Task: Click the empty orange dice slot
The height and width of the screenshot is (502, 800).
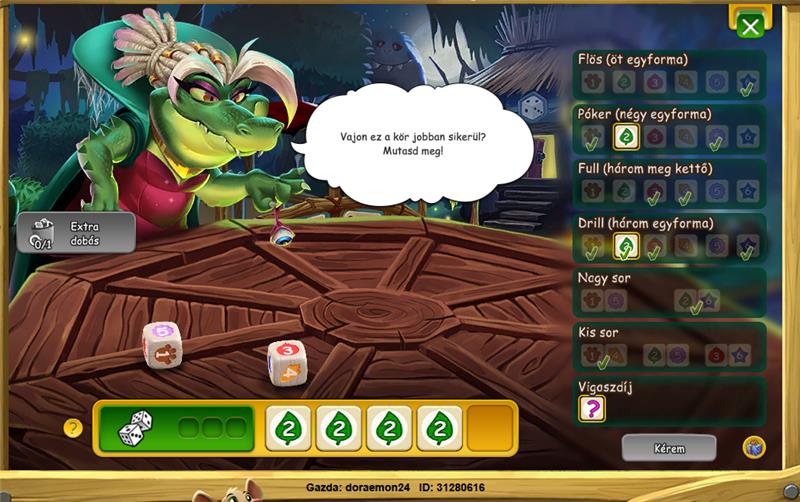Action: click(490, 428)
